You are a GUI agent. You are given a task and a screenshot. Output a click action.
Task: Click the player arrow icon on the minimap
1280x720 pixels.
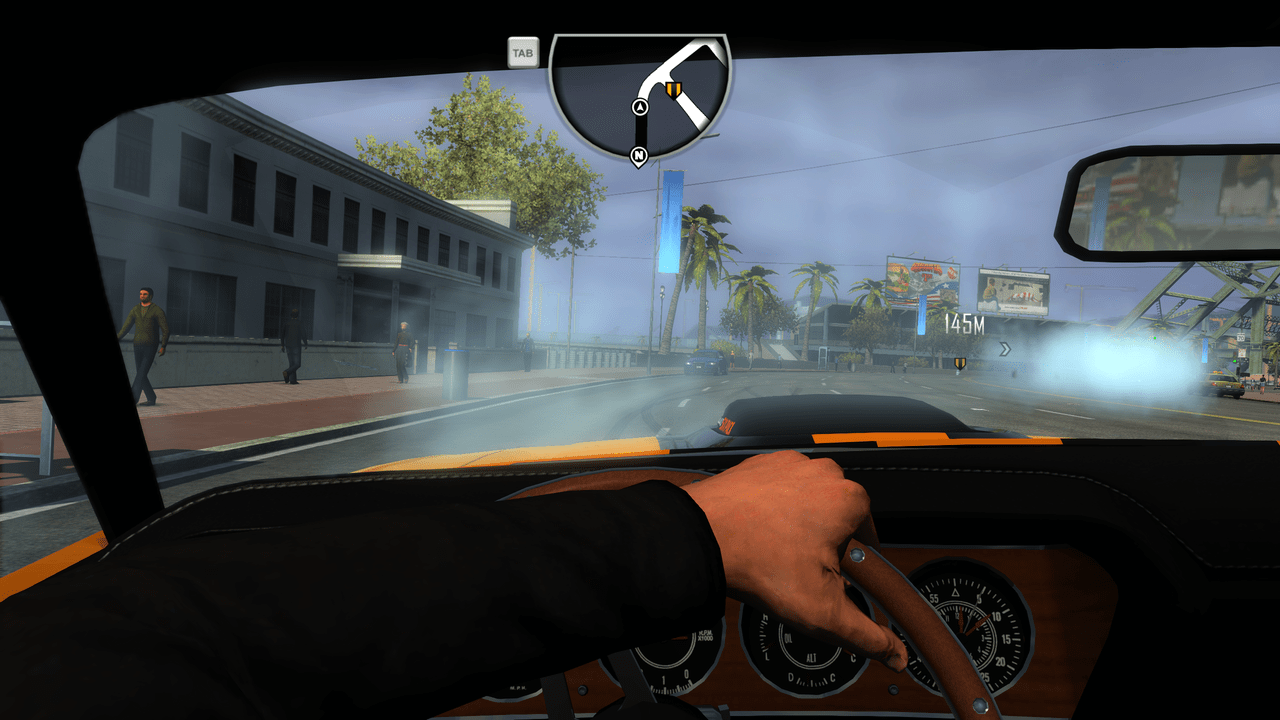click(x=640, y=107)
